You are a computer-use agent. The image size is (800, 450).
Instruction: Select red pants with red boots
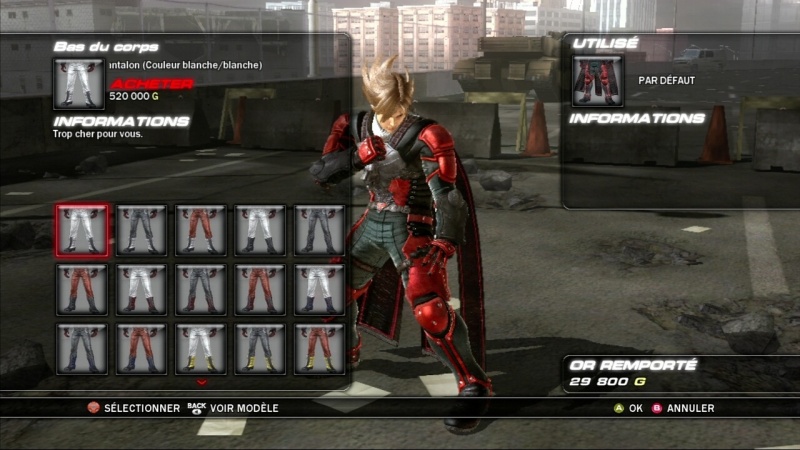(260, 289)
